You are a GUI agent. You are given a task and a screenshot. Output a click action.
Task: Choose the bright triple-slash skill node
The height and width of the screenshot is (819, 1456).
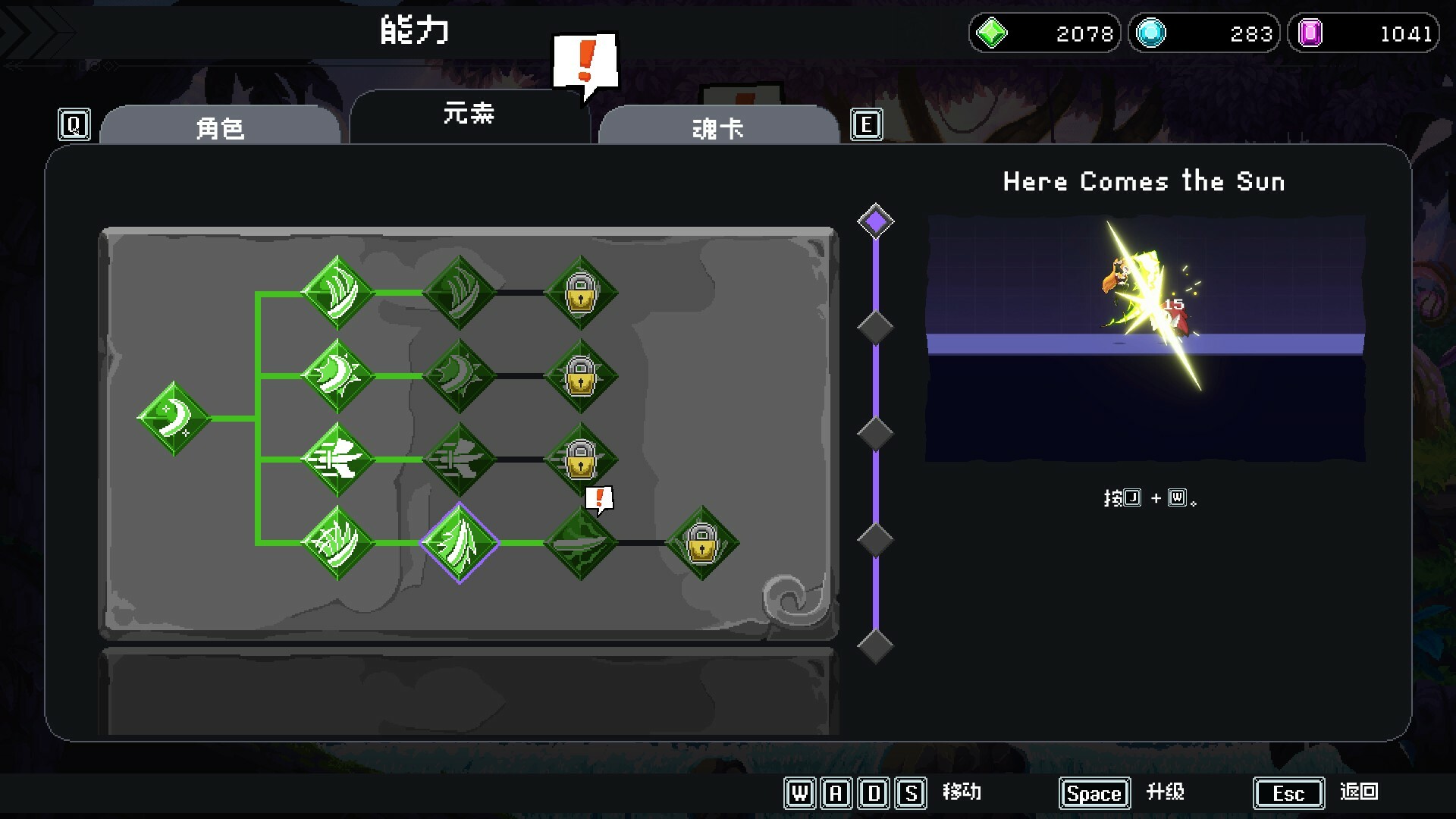pos(337,293)
